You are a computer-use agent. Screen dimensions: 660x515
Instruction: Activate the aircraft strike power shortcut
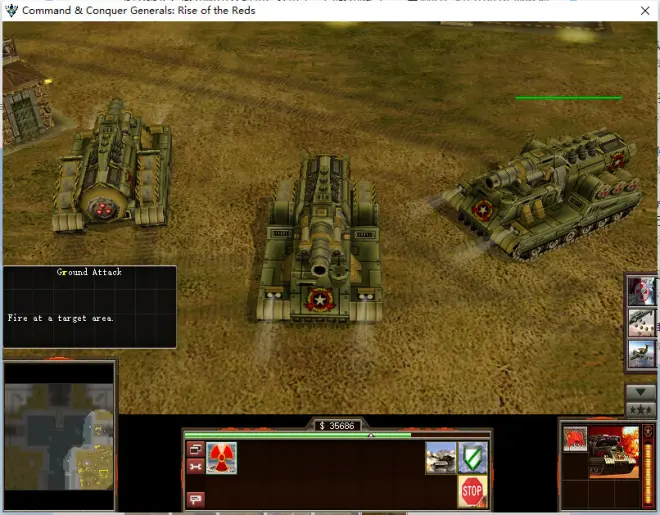[x=641, y=353]
